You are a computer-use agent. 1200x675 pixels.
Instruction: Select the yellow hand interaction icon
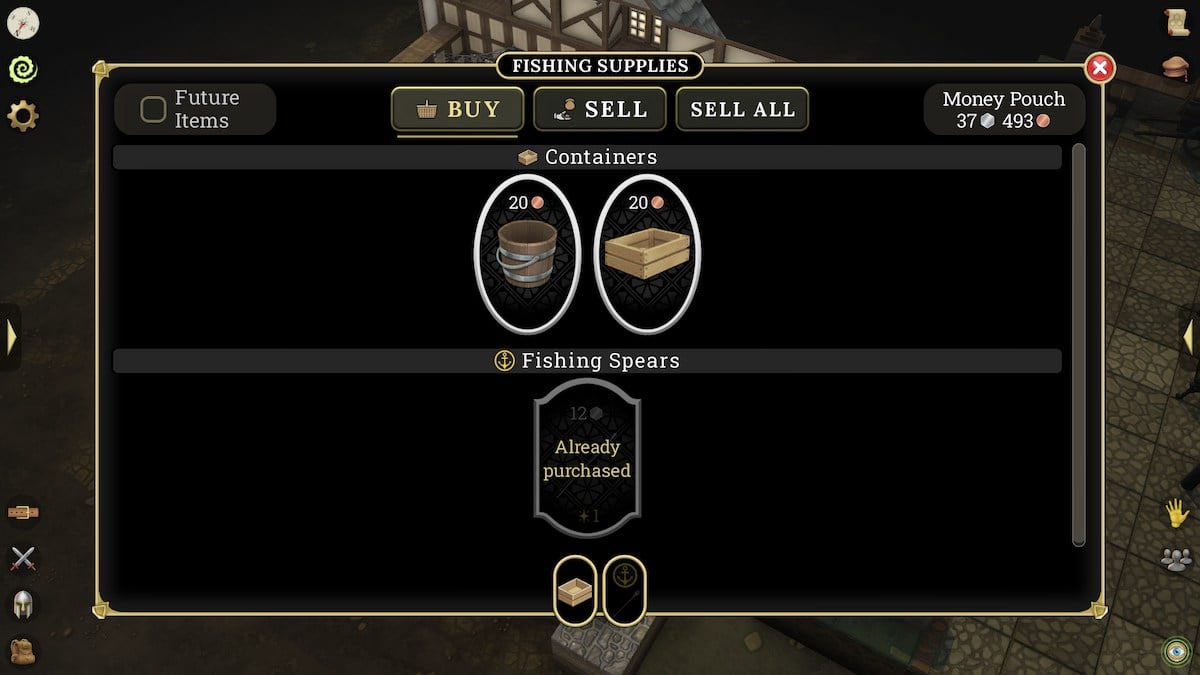coord(1176,513)
